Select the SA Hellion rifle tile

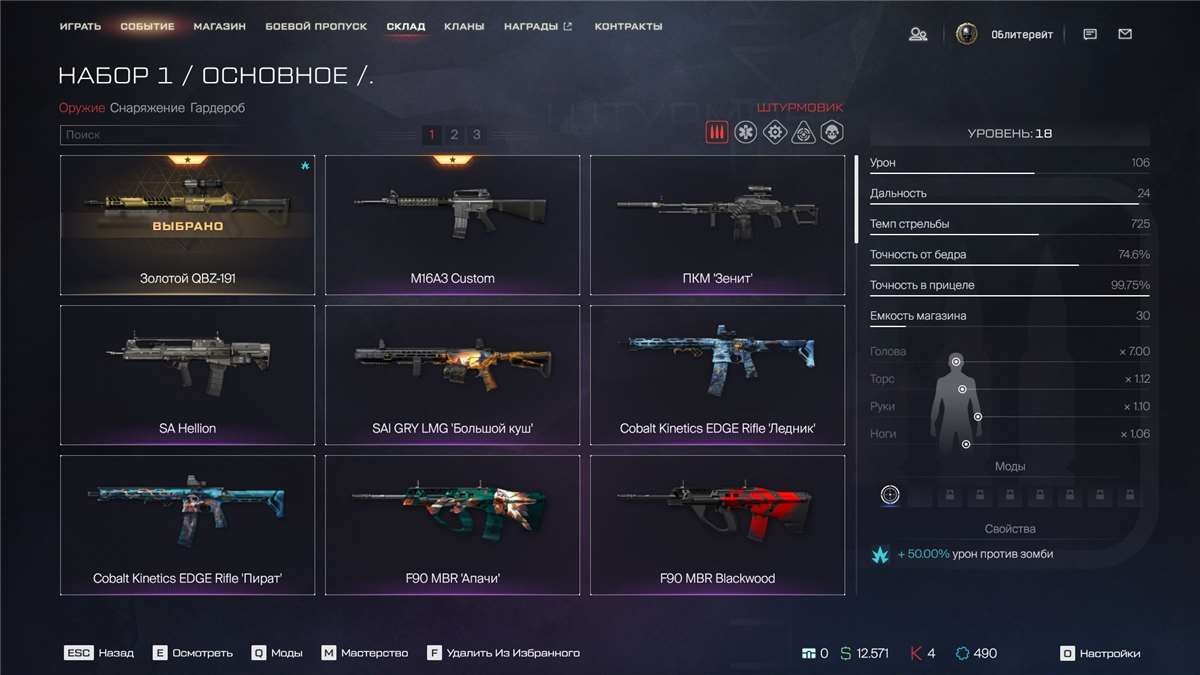point(187,375)
